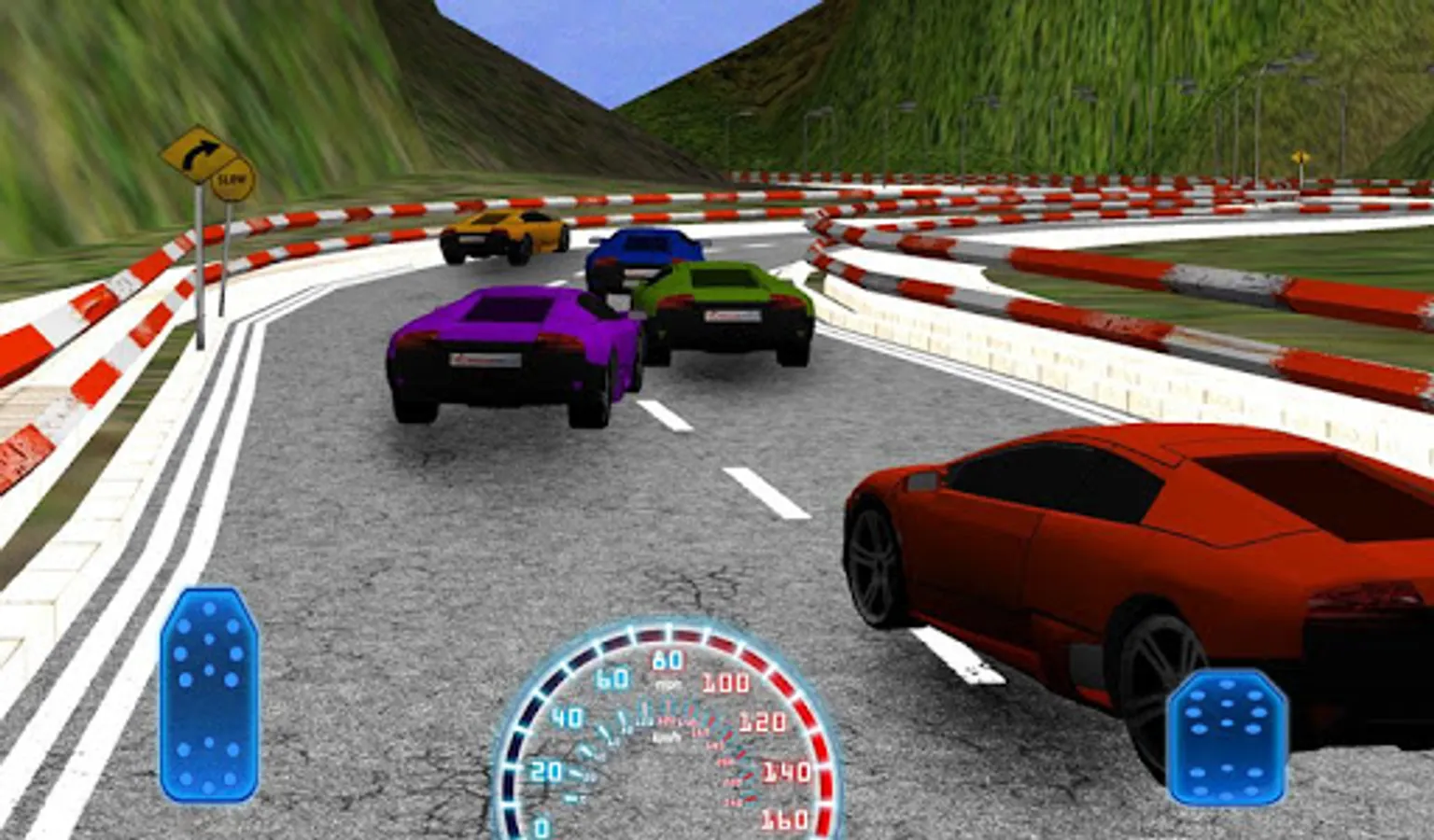Expand the speedometer display

[x=668, y=737]
